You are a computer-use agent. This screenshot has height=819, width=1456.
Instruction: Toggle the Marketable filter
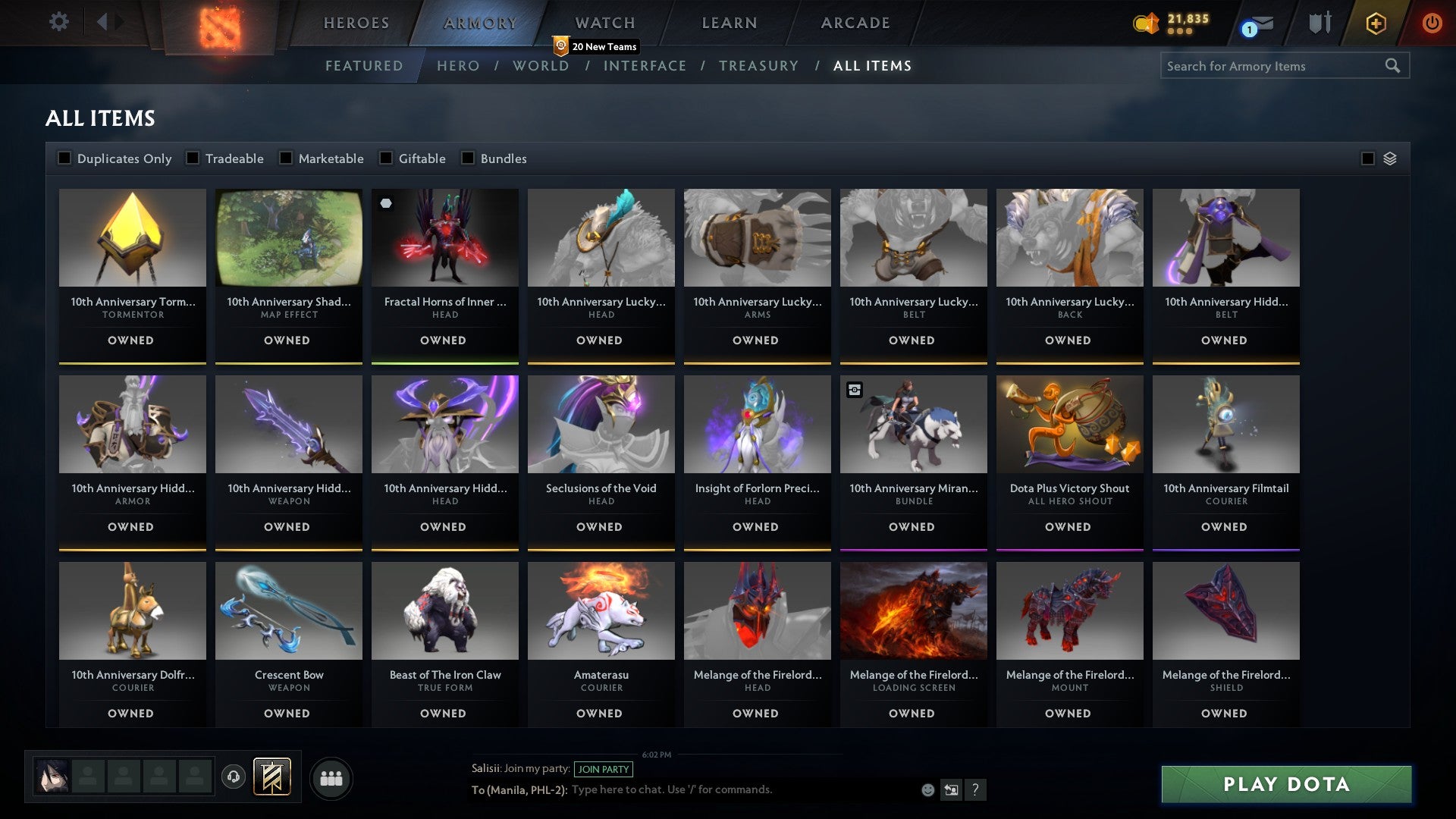click(x=286, y=158)
